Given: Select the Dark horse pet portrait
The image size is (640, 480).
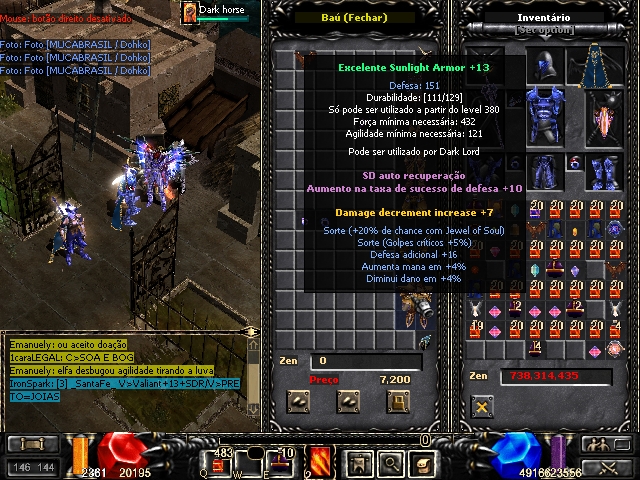Looking at the screenshot, I should click(x=189, y=11).
